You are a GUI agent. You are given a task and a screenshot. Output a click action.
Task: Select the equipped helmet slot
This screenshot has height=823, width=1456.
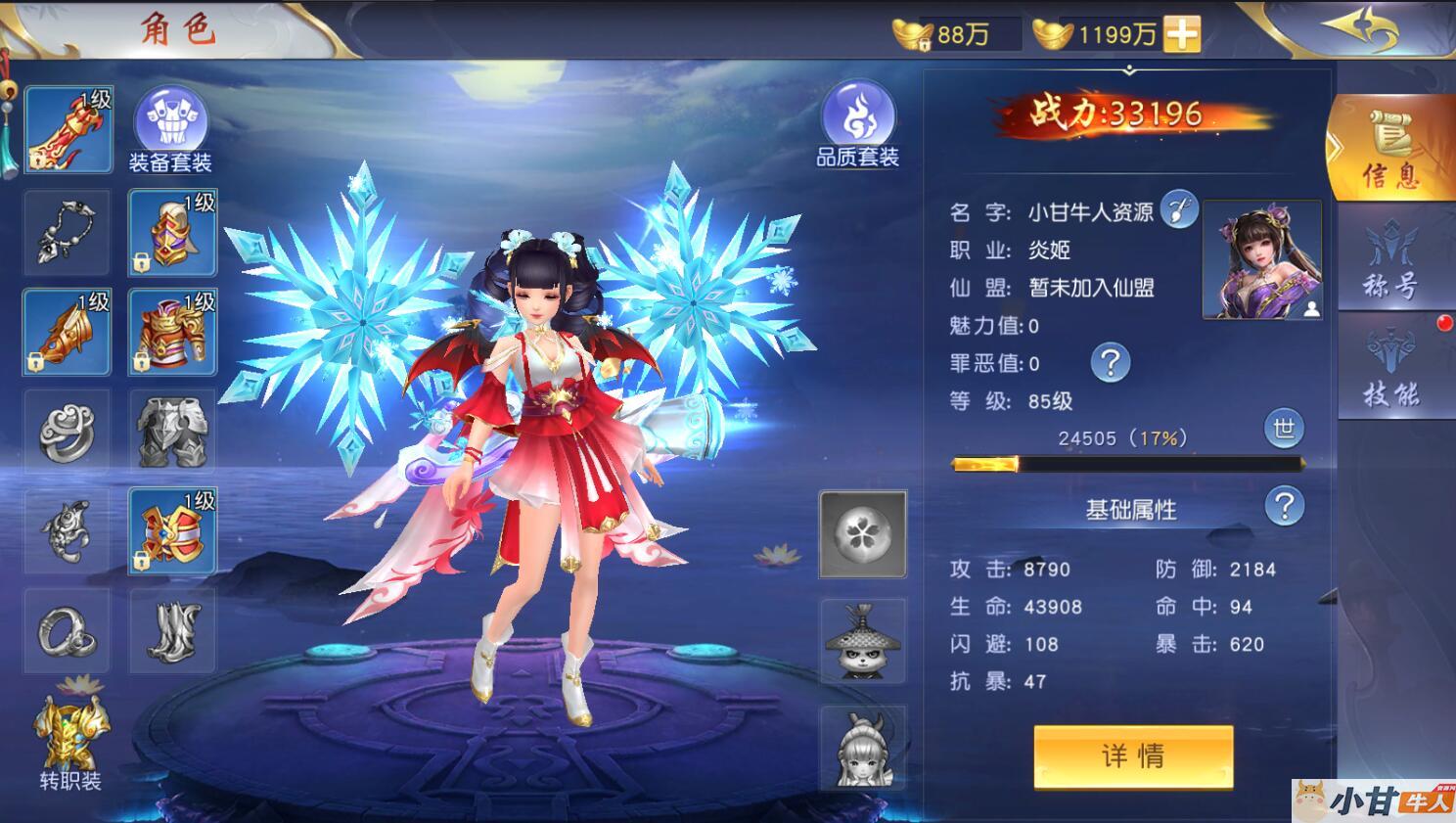click(172, 233)
